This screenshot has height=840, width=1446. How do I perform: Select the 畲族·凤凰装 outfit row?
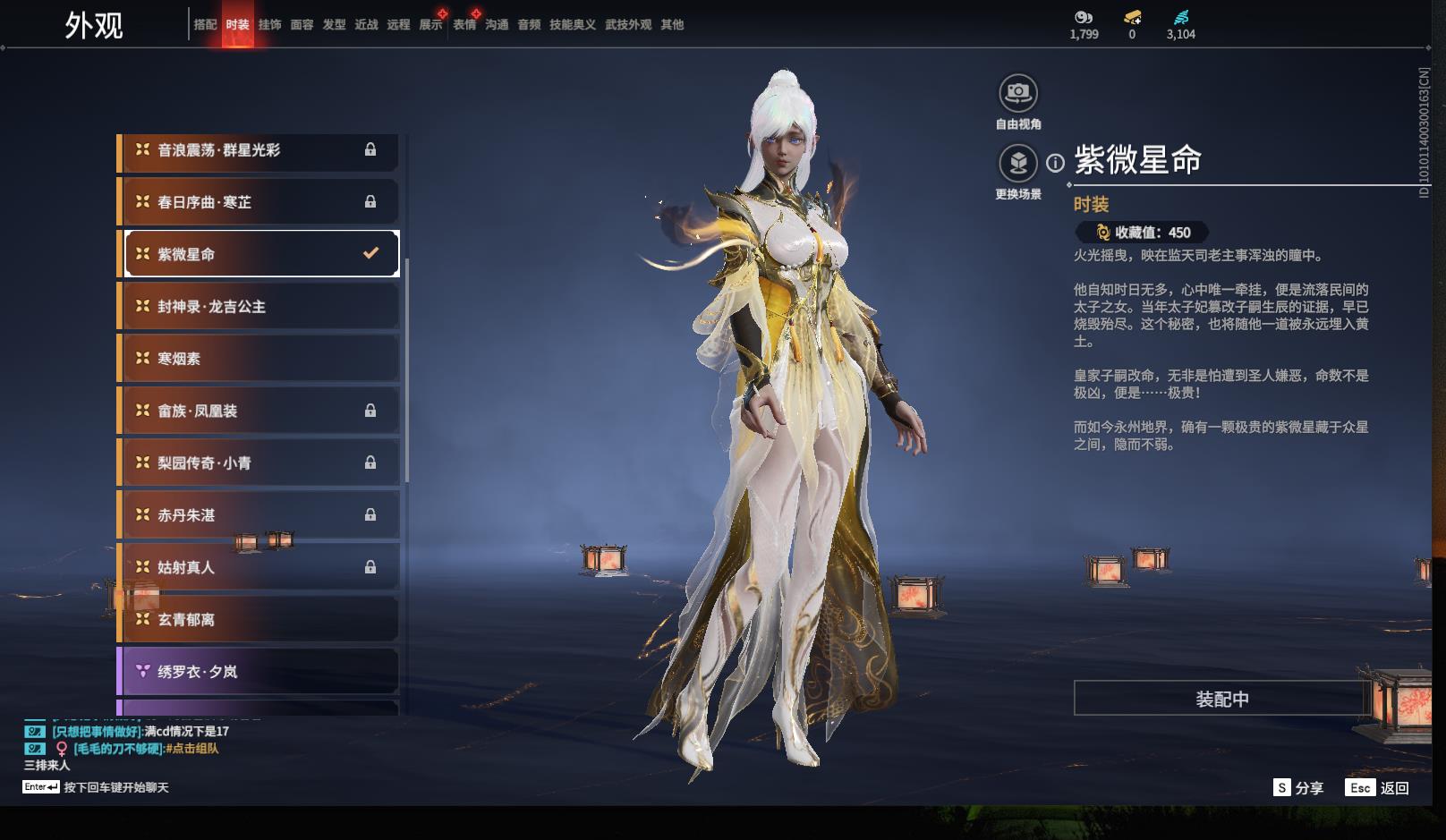tap(259, 412)
